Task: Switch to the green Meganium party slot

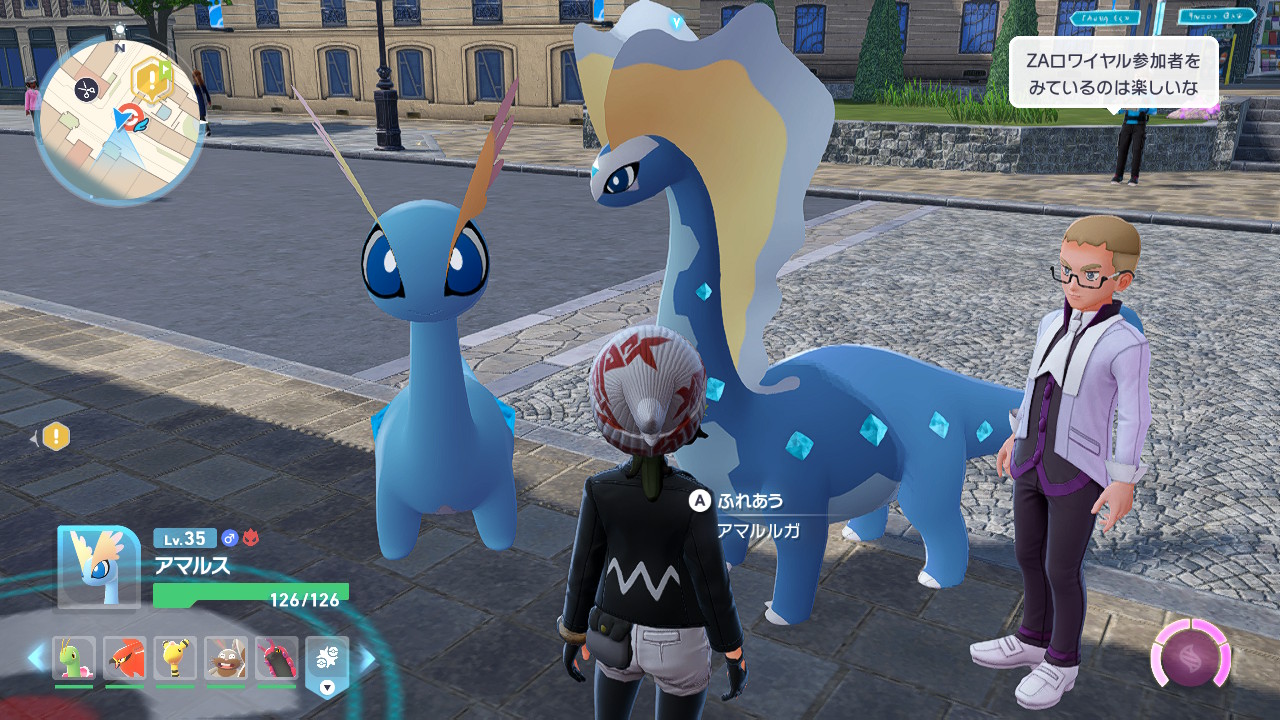Action: click(74, 658)
